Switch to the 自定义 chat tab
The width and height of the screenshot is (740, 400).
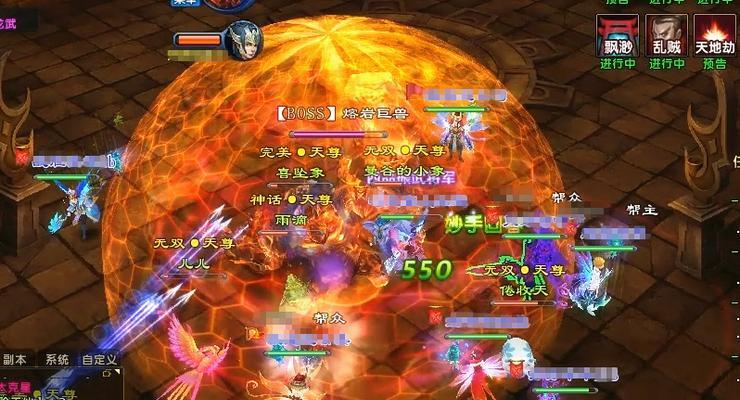(x=99, y=360)
